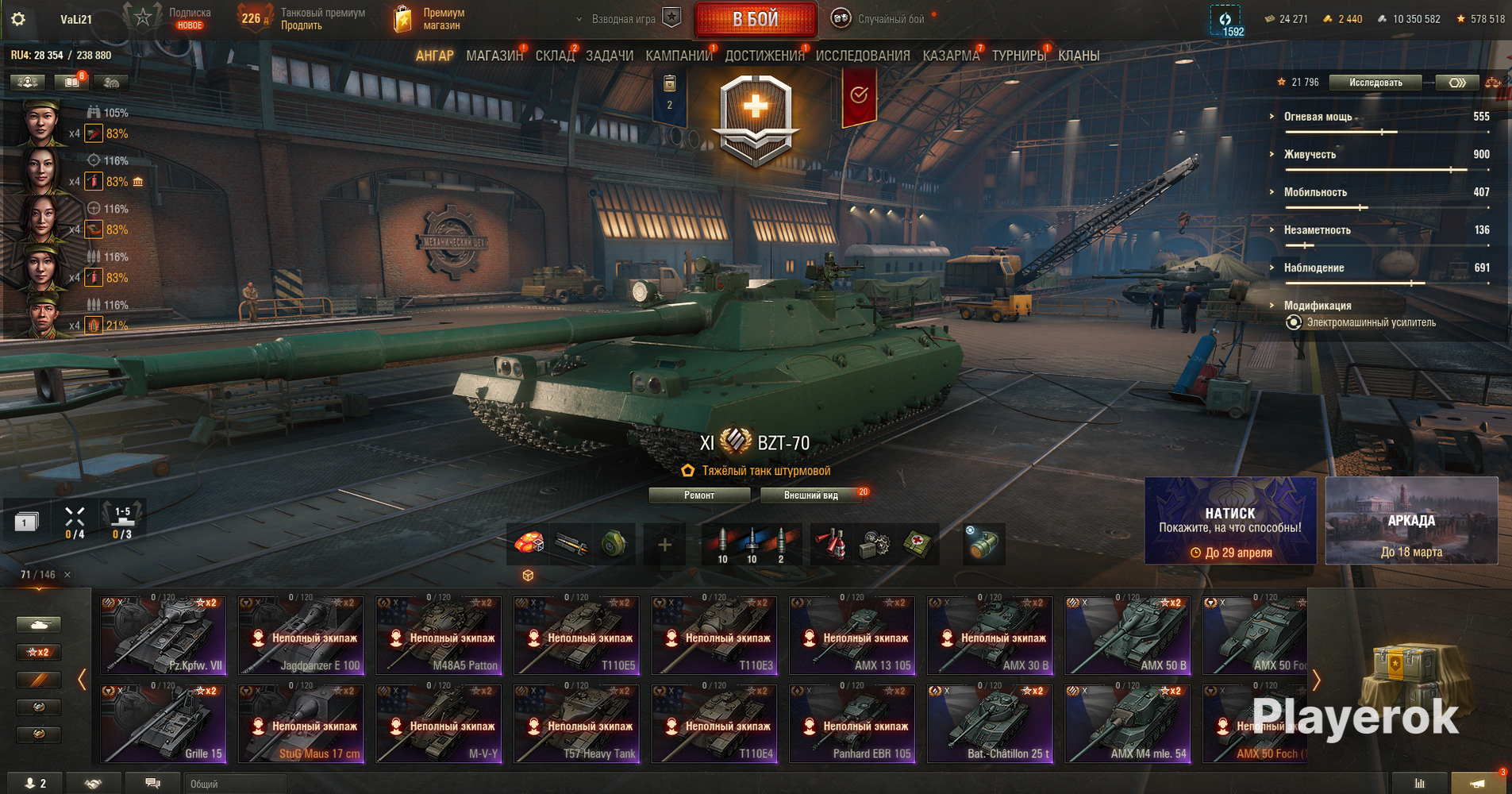
Task: Select the Bat.-Châtillon 25 t tank
Action: 991,723
